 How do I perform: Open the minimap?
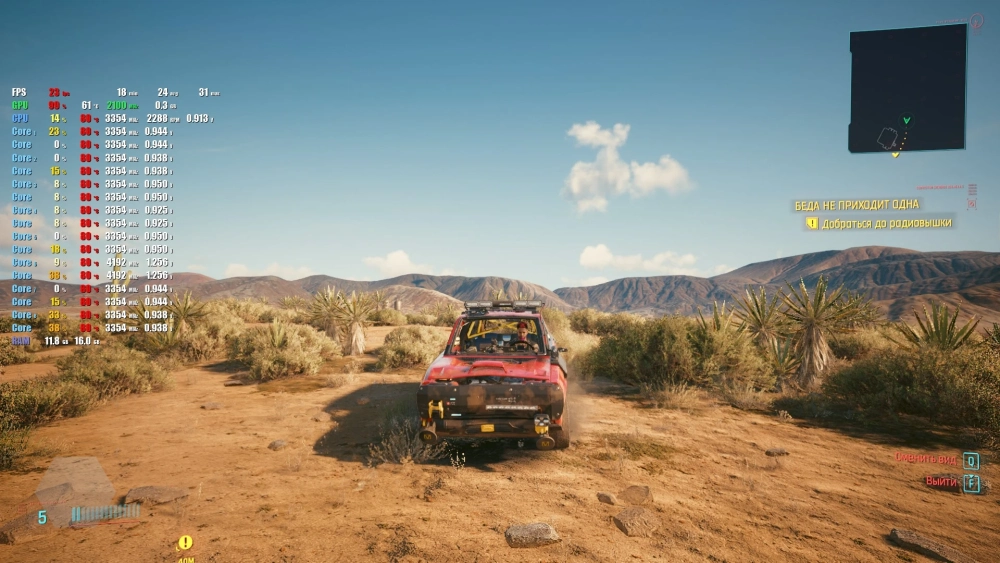tap(908, 88)
